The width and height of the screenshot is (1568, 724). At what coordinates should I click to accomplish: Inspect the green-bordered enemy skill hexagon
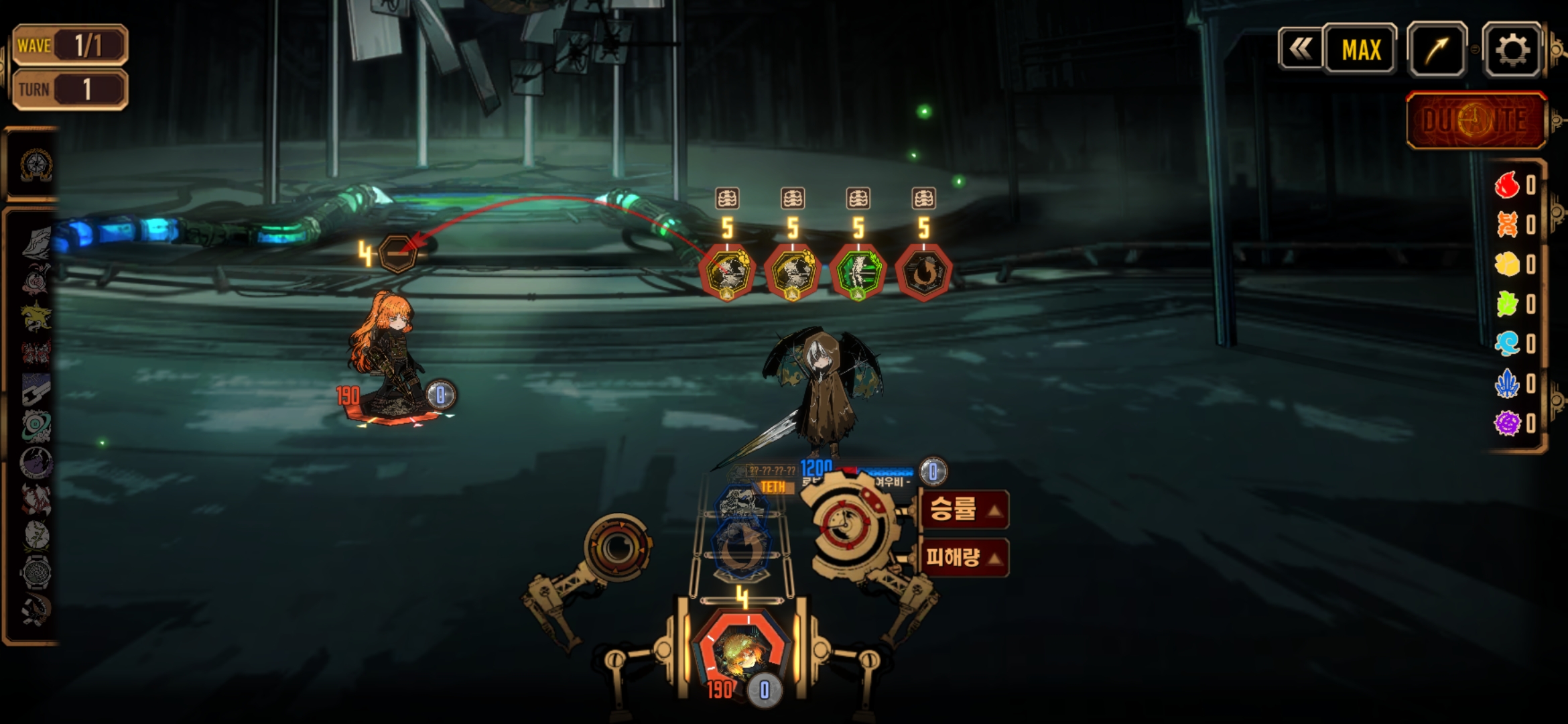pos(858,272)
